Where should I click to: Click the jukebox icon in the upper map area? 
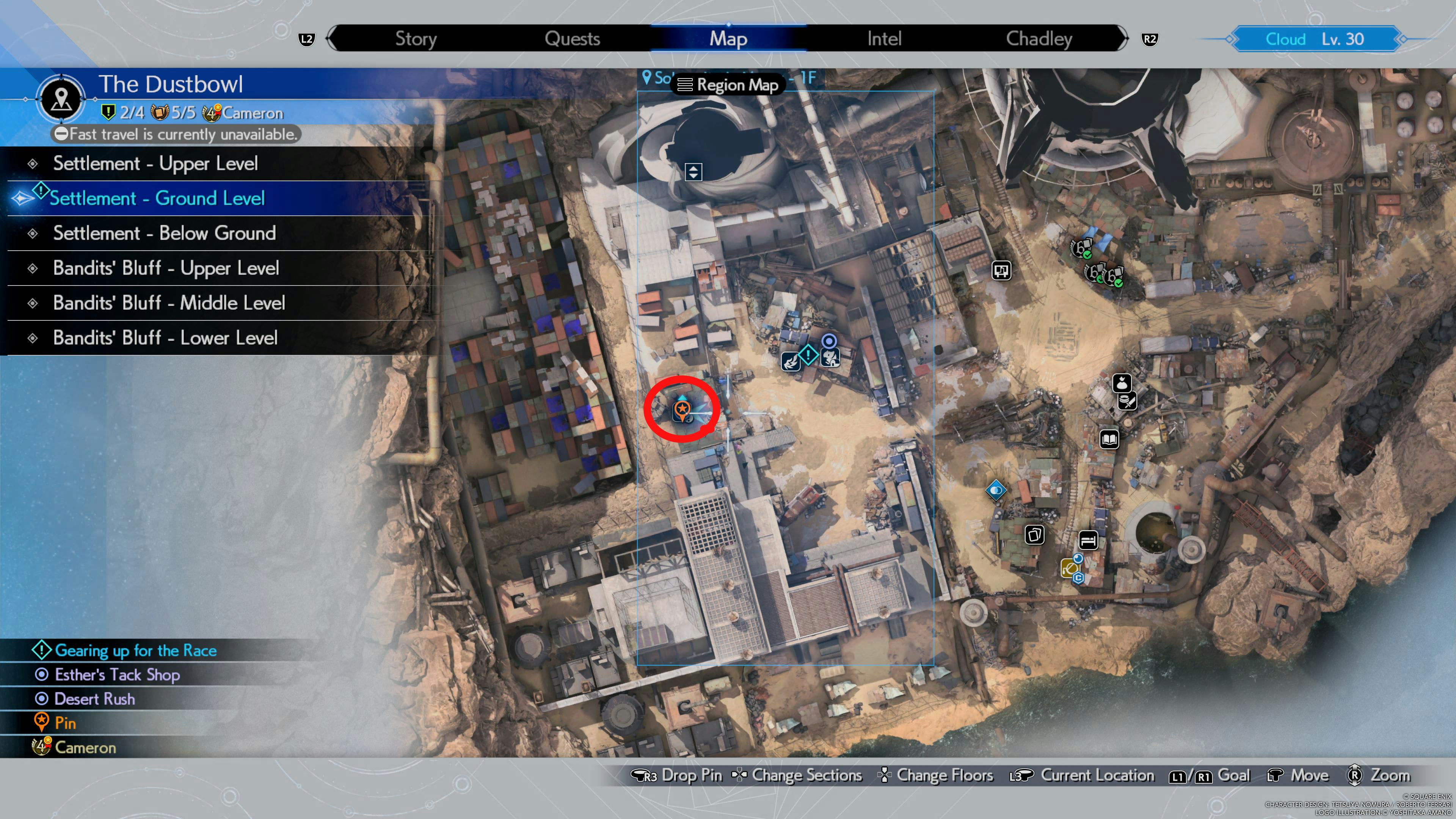[x=1001, y=271]
